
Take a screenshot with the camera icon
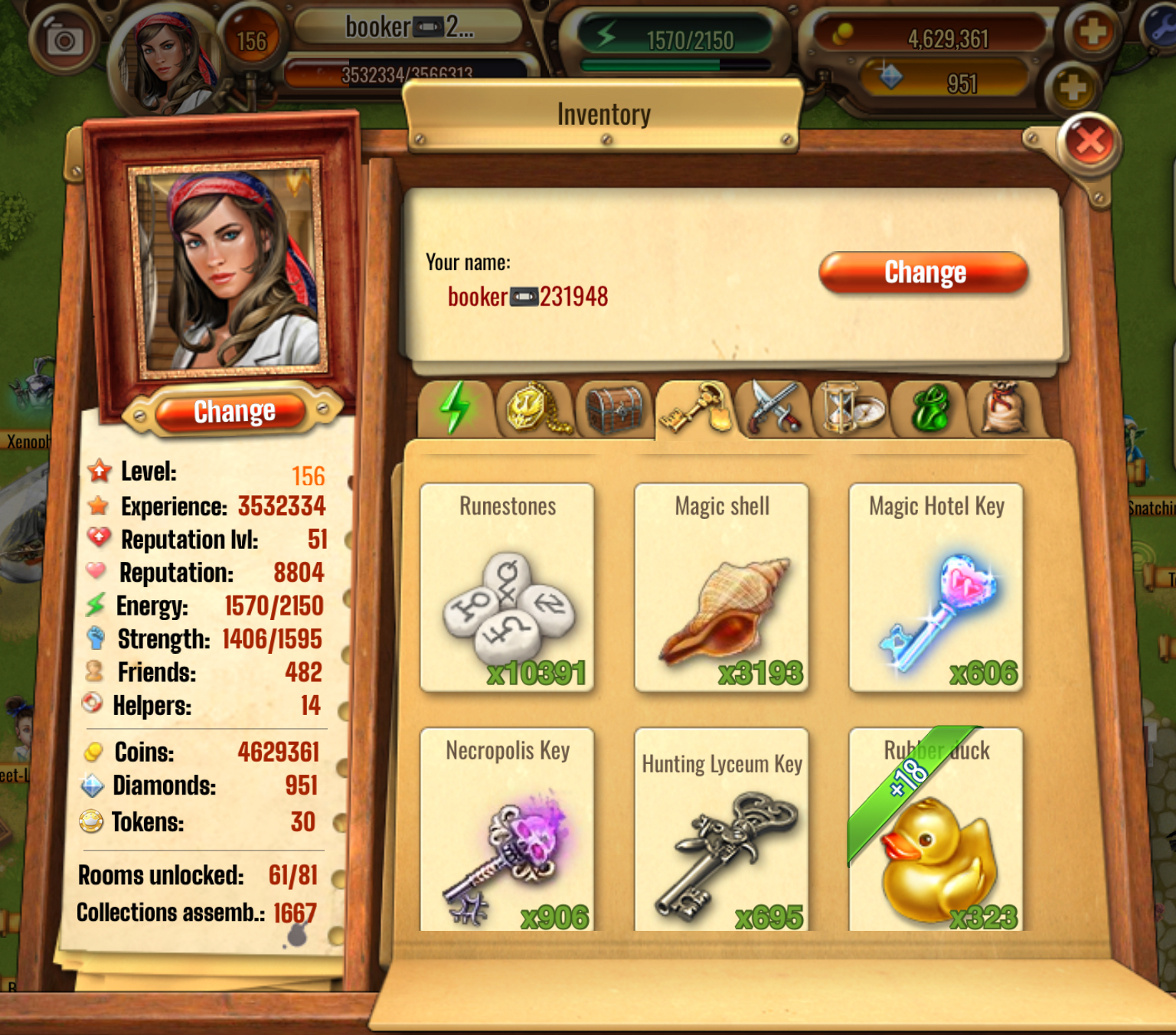click(x=64, y=41)
